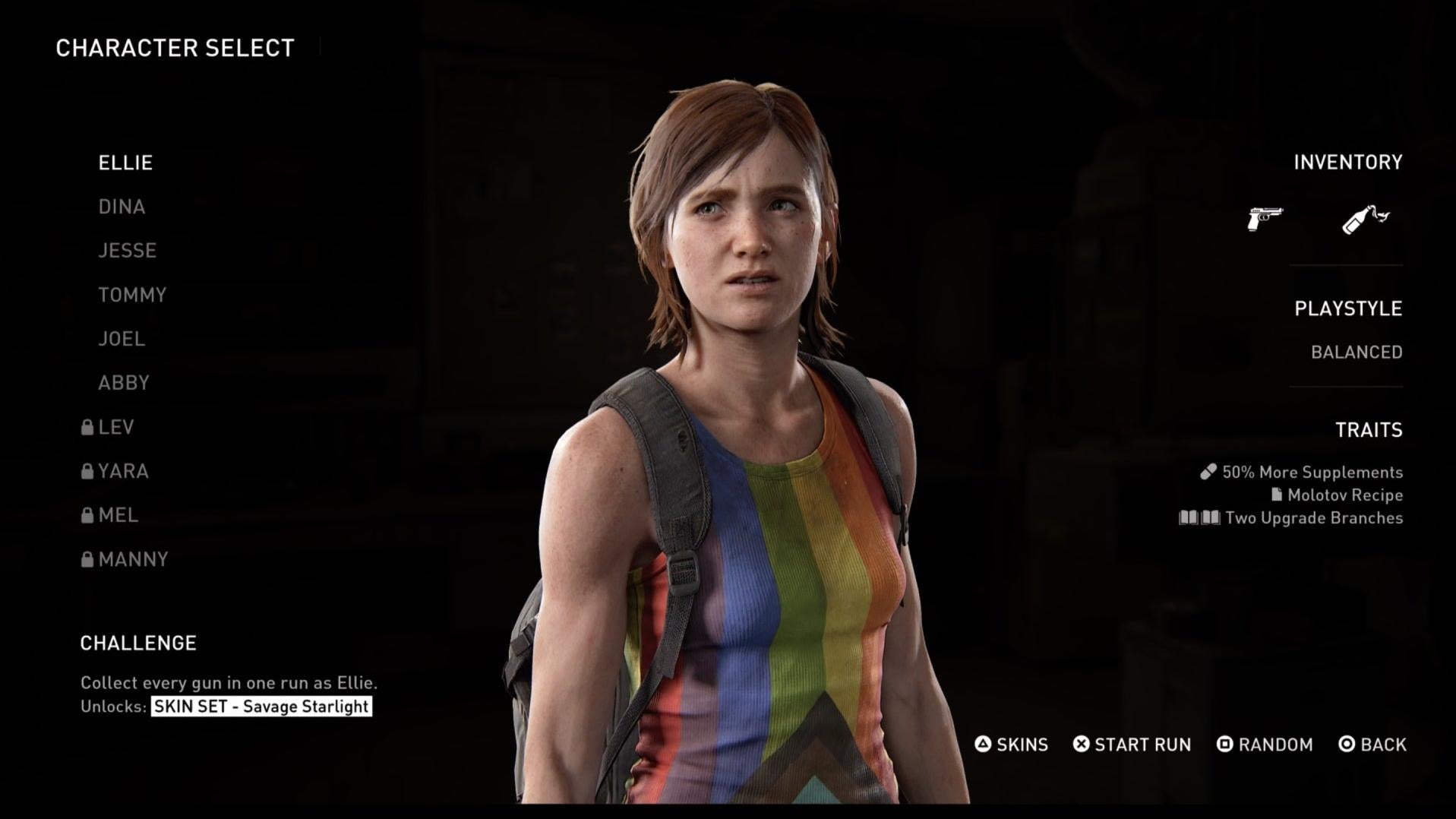1456x819 pixels.
Task: Click the lock icon next to YARA
Action: click(x=87, y=471)
